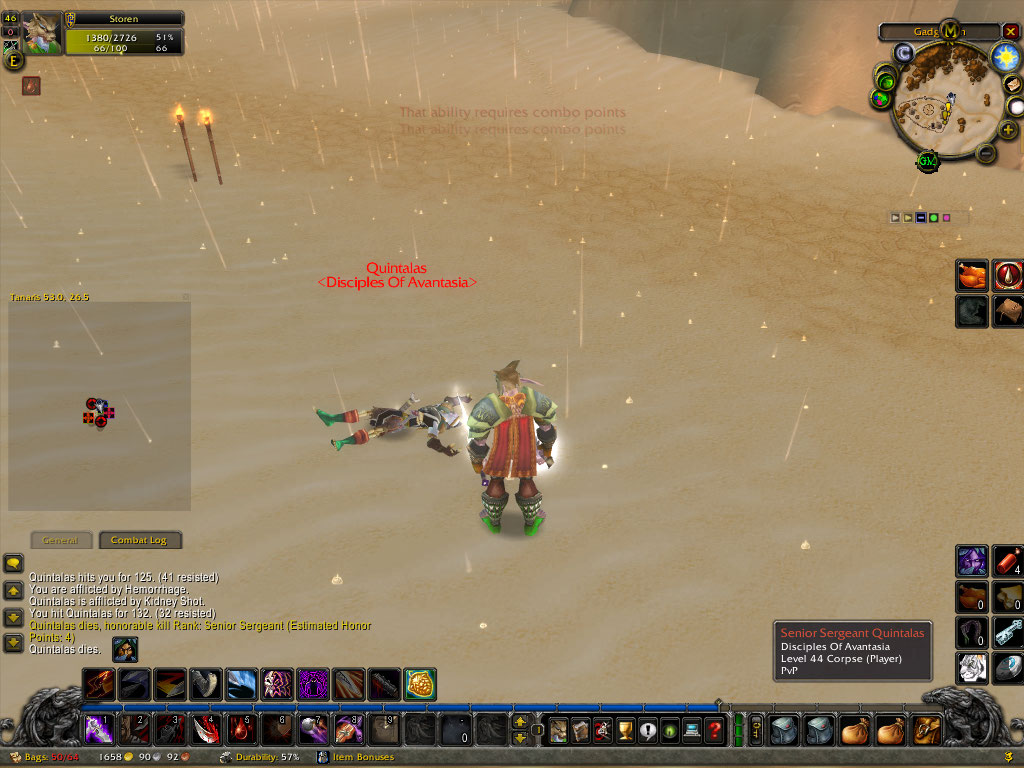Open the yellow exclamation quest log button
Screen dimensions: 1024x768
click(647, 730)
